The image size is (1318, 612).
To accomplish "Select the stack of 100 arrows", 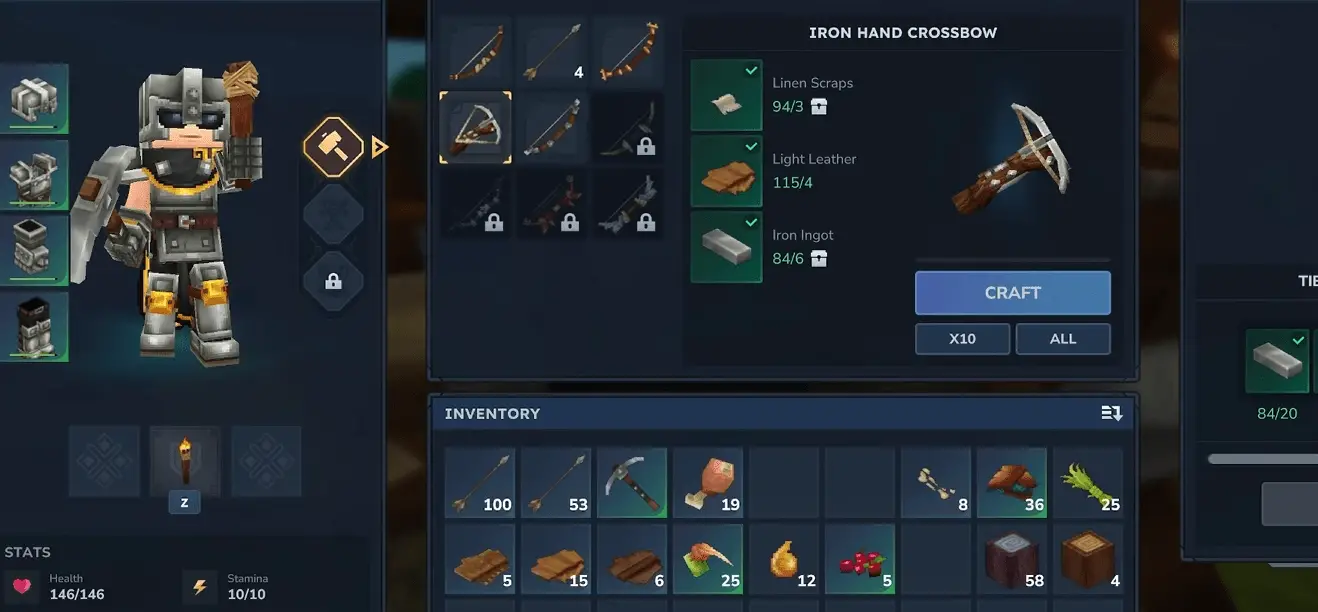I will point(480,482).
